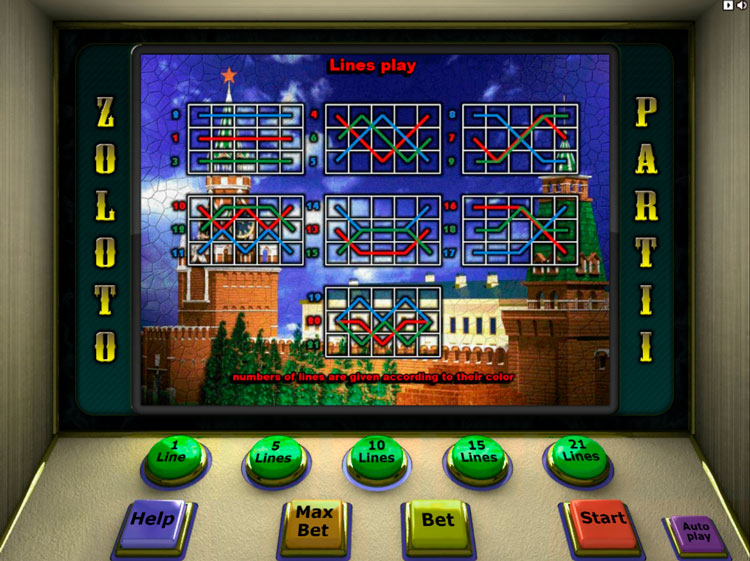Click the small play arrow icon
This screenshot has width=750, height=561.
tap(728, 6)
